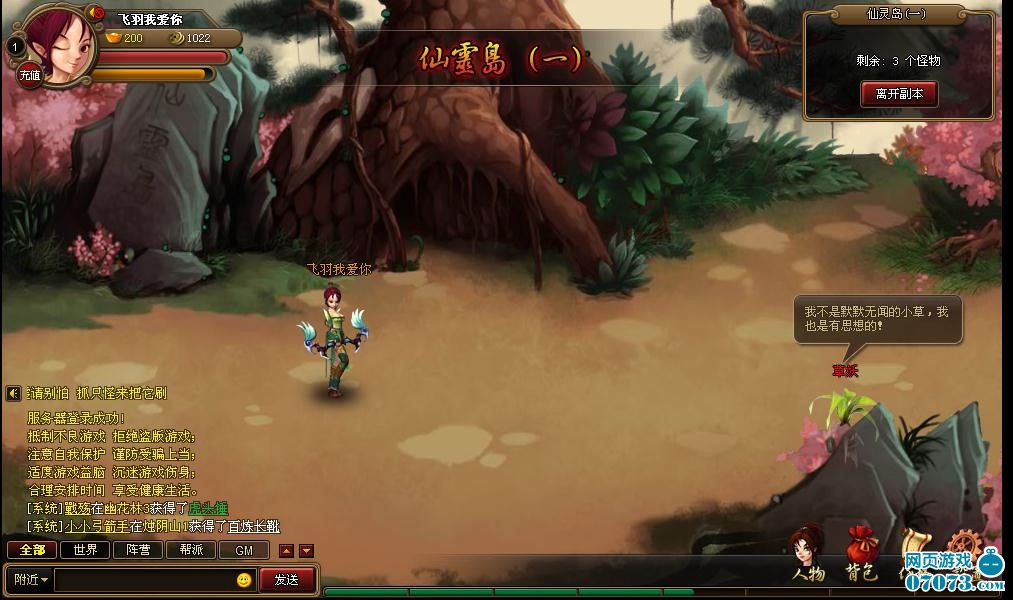The width and height of the screenshot is (1013, 600).
Task: Open the 附近 chat channel dropdown
Action: pyautogui.click(x=30, y=579)
